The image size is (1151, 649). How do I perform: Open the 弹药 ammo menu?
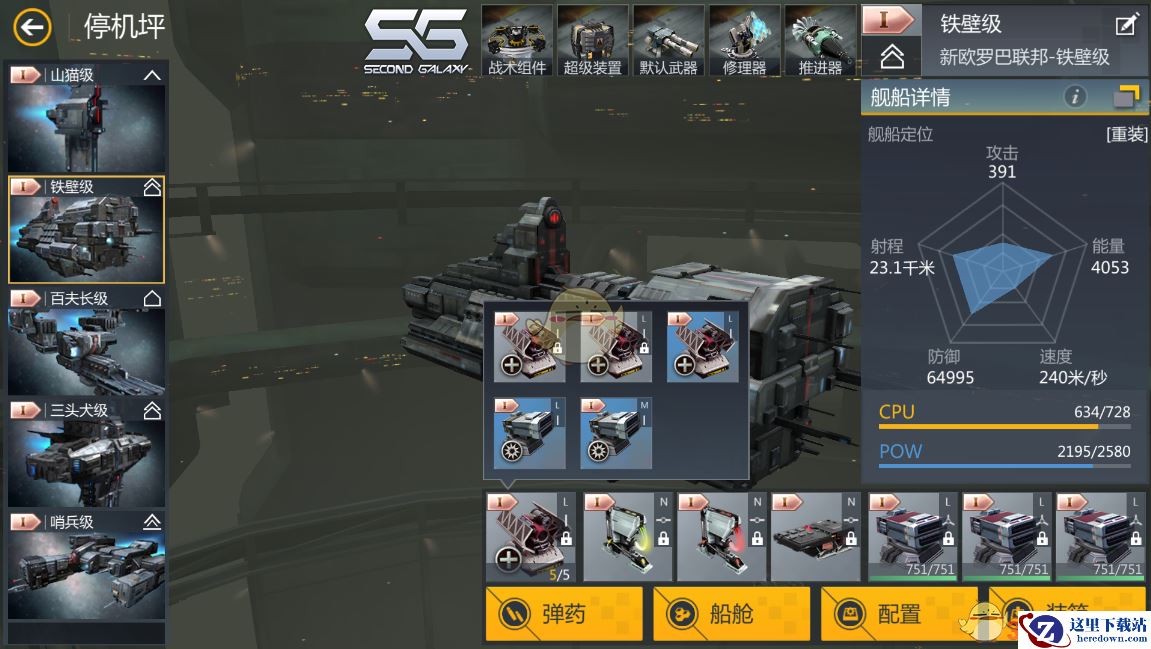564,613
